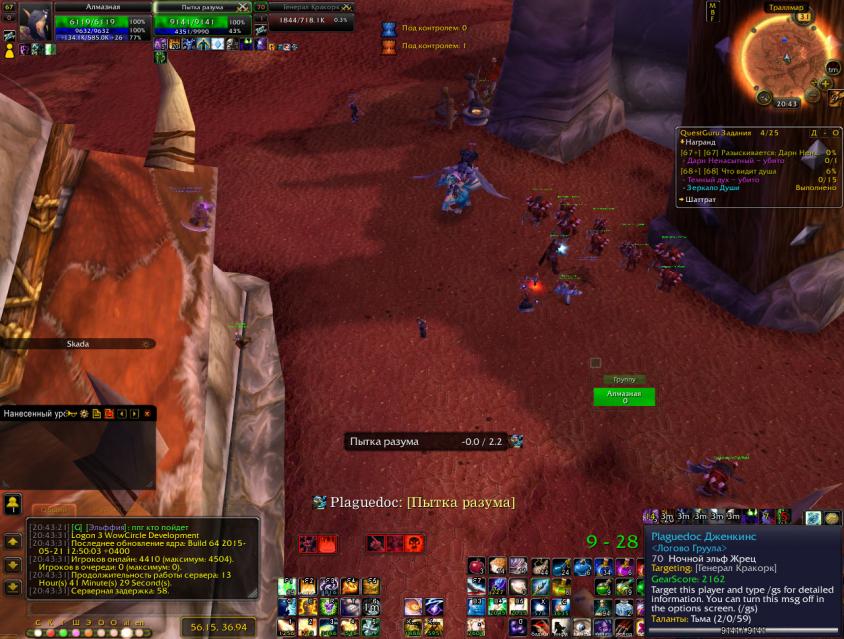Viewport: 844px width, 639px height.
Task: Open the calendar button showing 31
Action: click(x=803, y=17)
